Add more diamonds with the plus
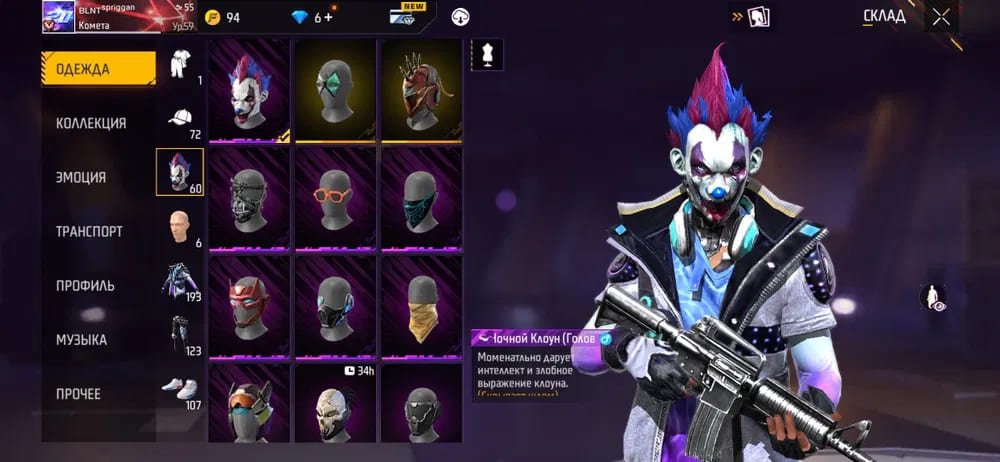The width and height of the screenshot is (1000, 462). (x=328, y=17)
